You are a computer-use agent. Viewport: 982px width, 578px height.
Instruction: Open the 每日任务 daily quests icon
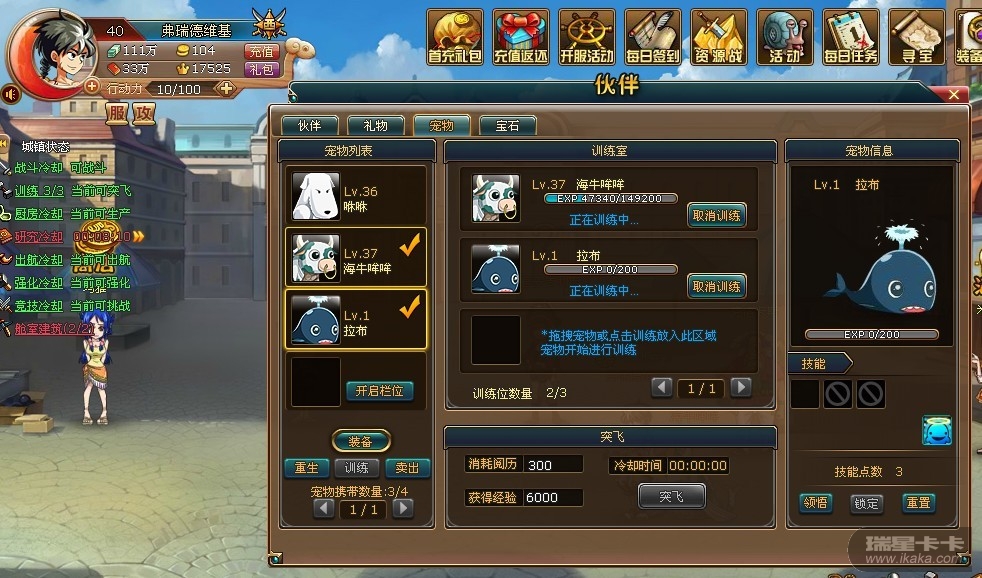[850, 37]
